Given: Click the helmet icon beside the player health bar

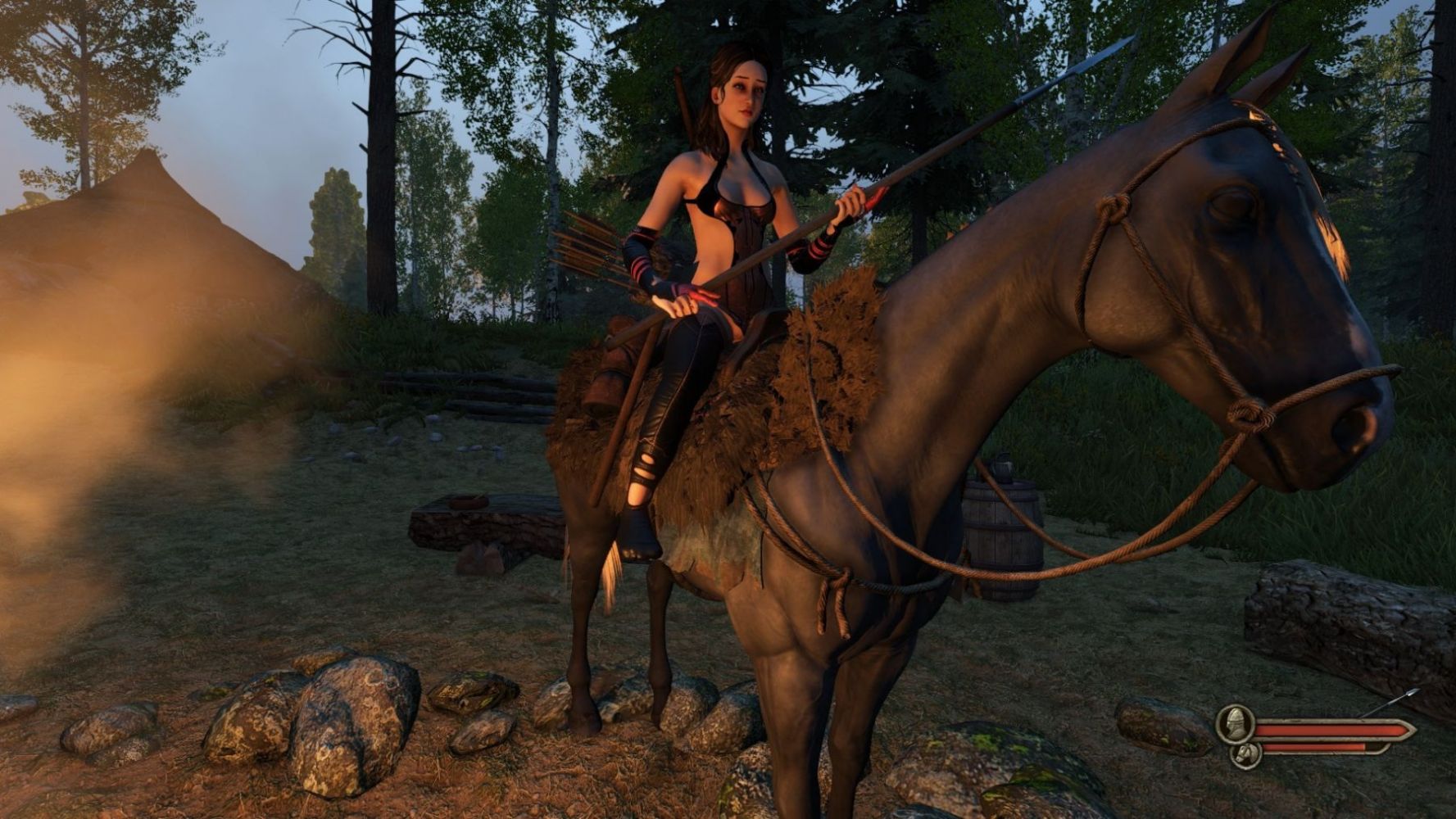Looking at the screenshot, I should (x=1235, y=723).
